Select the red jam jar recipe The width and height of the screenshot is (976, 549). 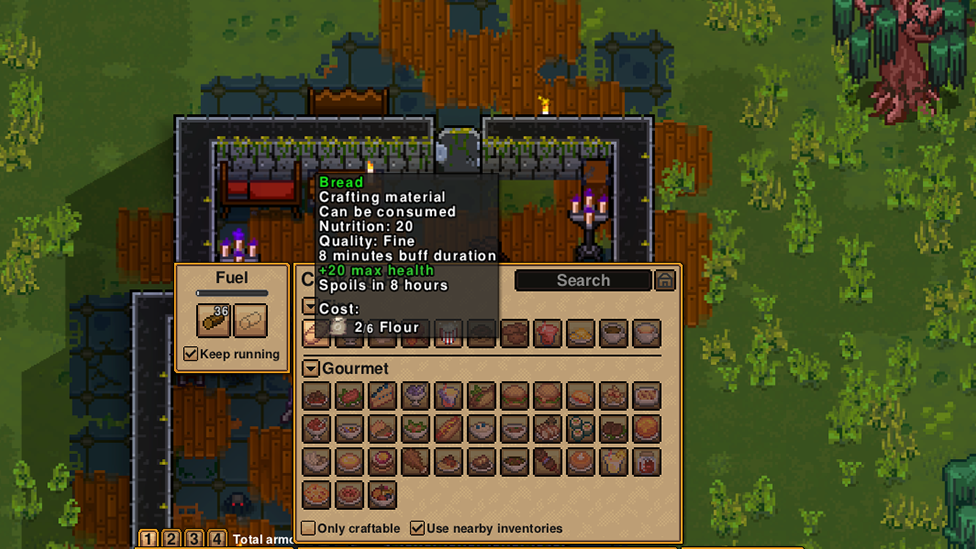(646, 462)
